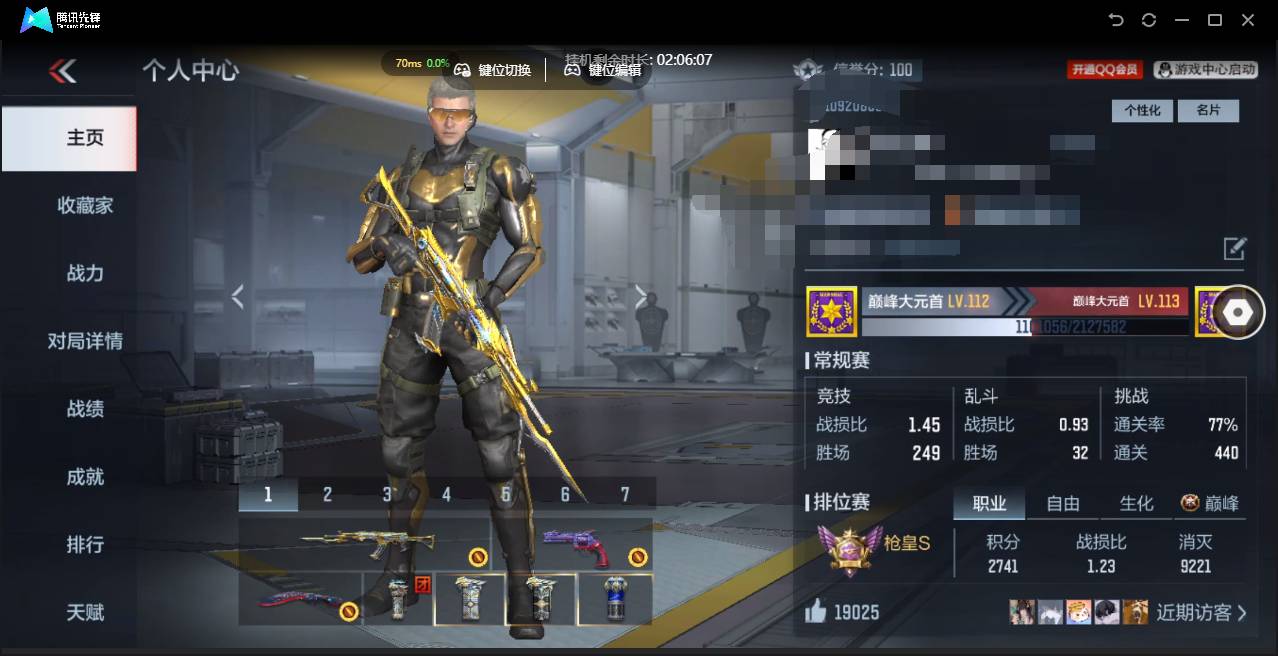Viewport: 1278px width, 656px height.
Task: Show next character with right arrow
Action: click(641, 296)
